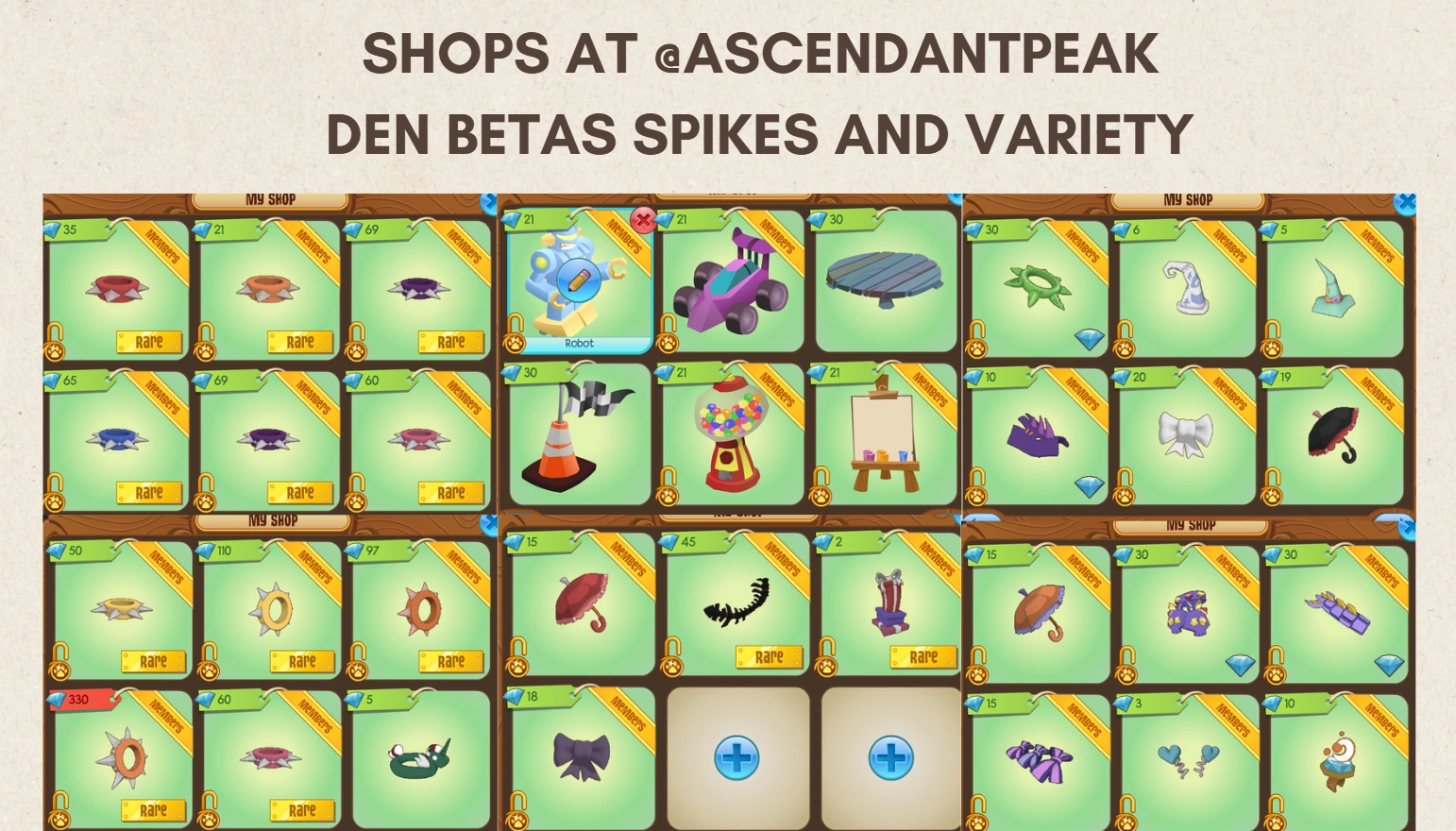
Task: Open the 330 diamond red price tag
Action: point(80,700)
